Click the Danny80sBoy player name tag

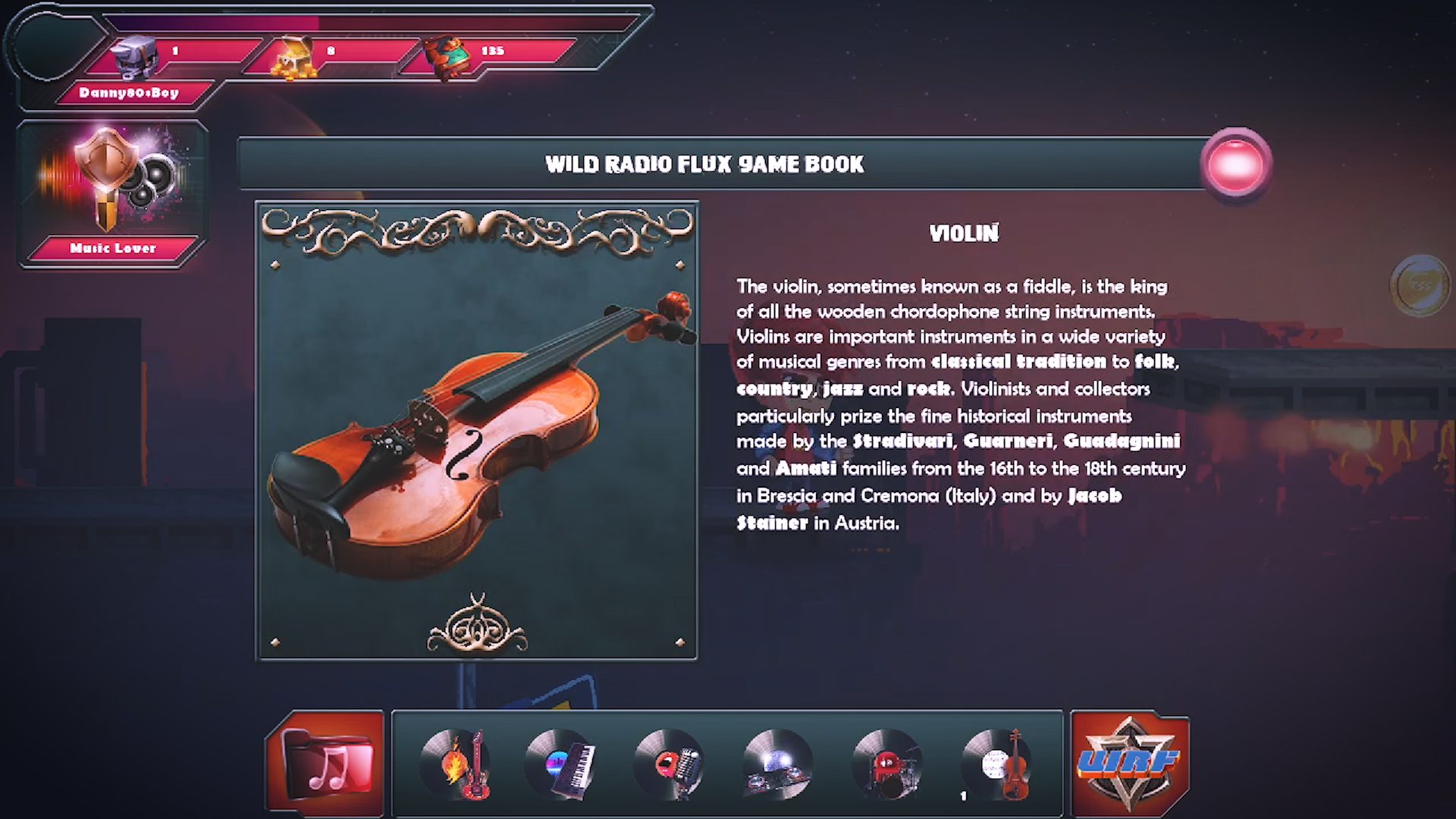point(129,93)
